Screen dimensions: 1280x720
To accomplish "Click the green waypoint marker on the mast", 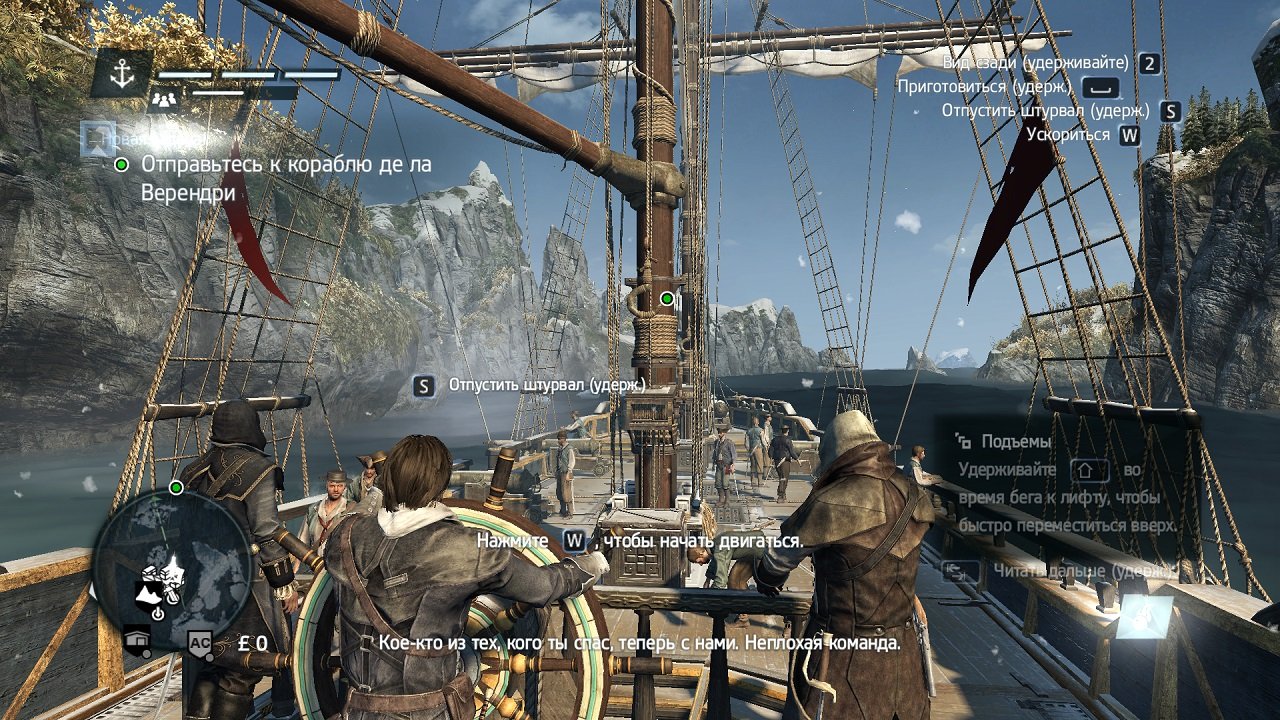I will [x=665, y=297].
